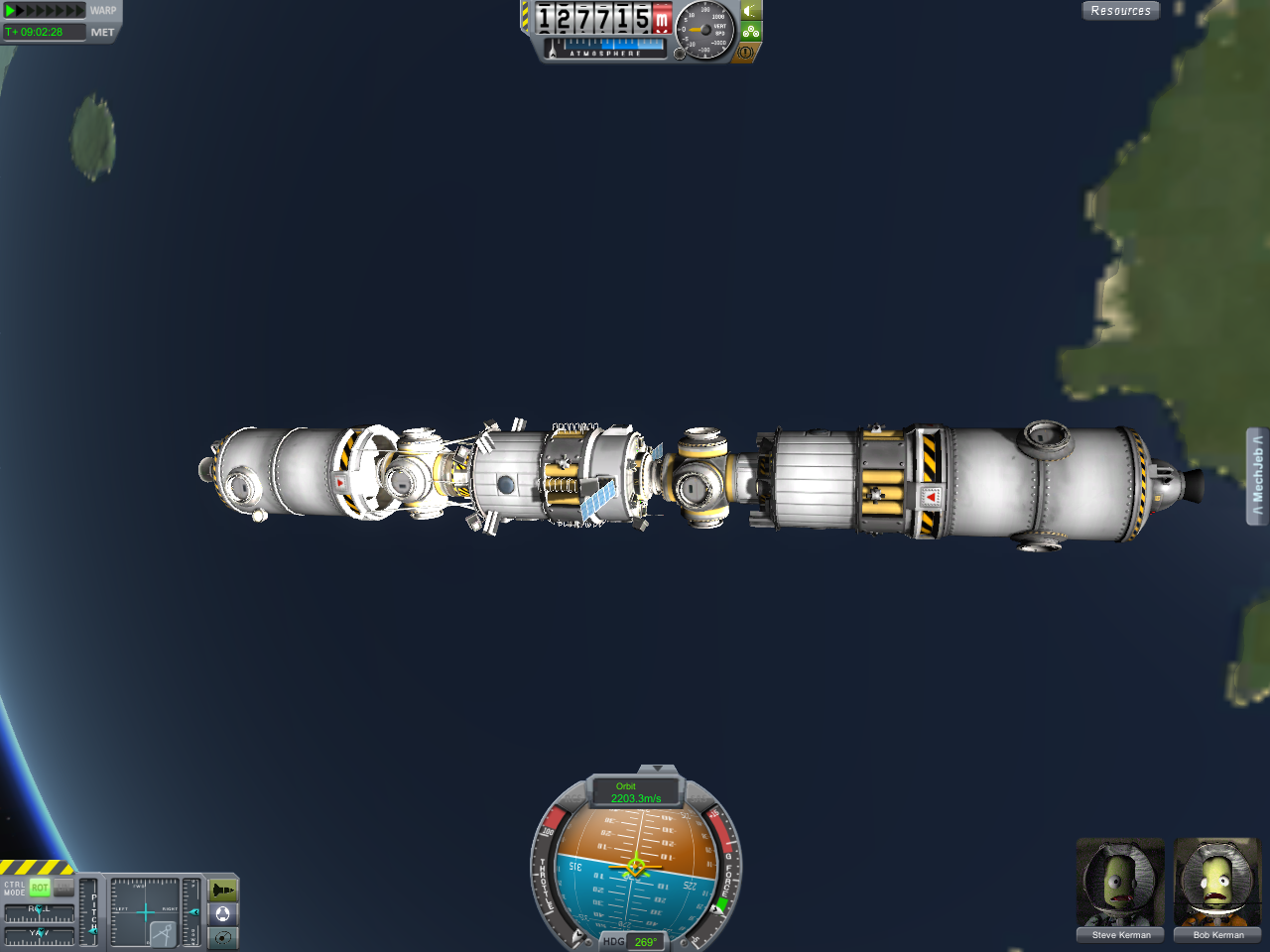Expand the MechJeb side tab
This screenshot has width=1270, height=952.
[x=1257, y=475]
